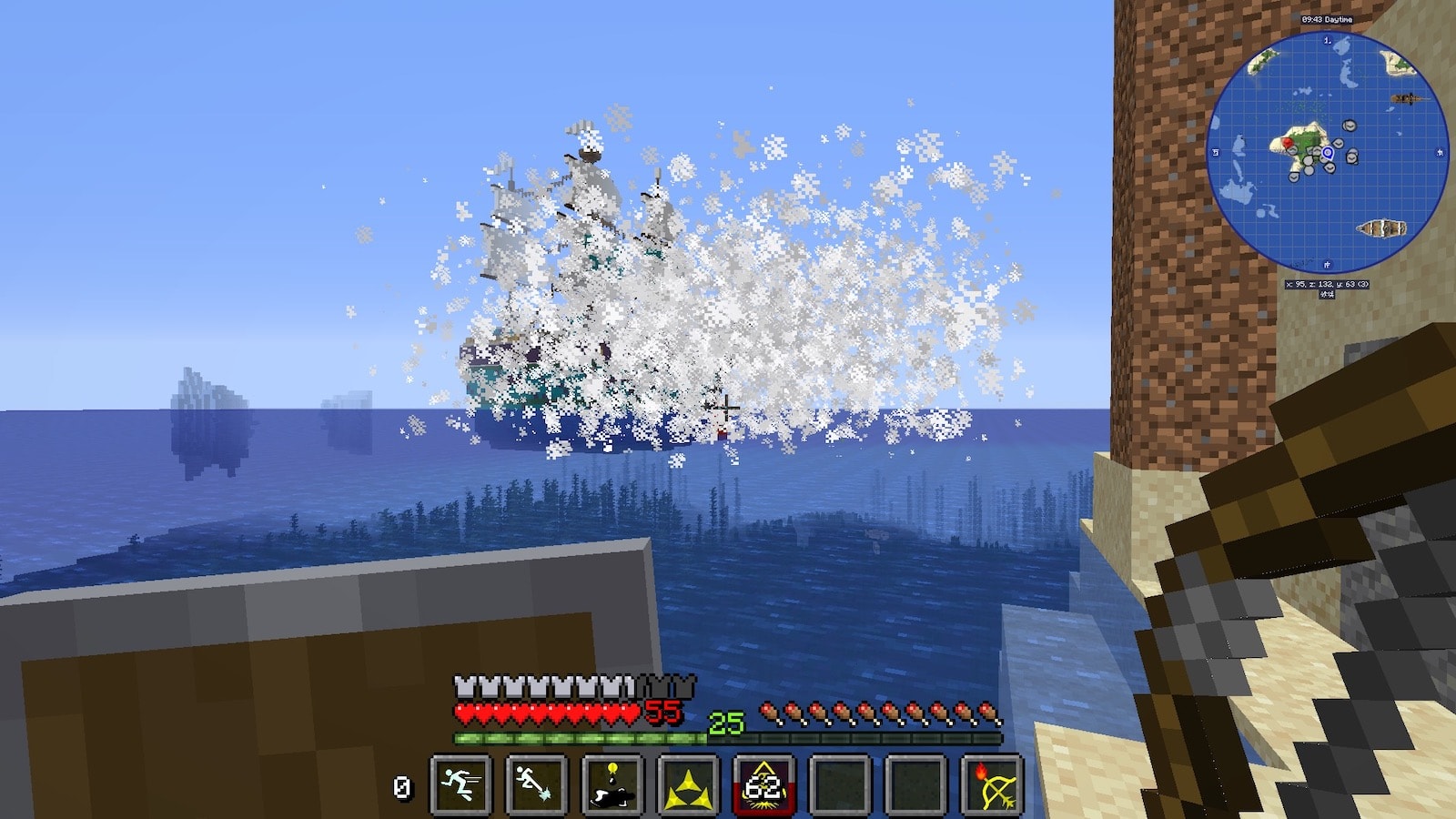
Task: Select the large ship icon on minimap
Action: click(x=1380, y=227)
